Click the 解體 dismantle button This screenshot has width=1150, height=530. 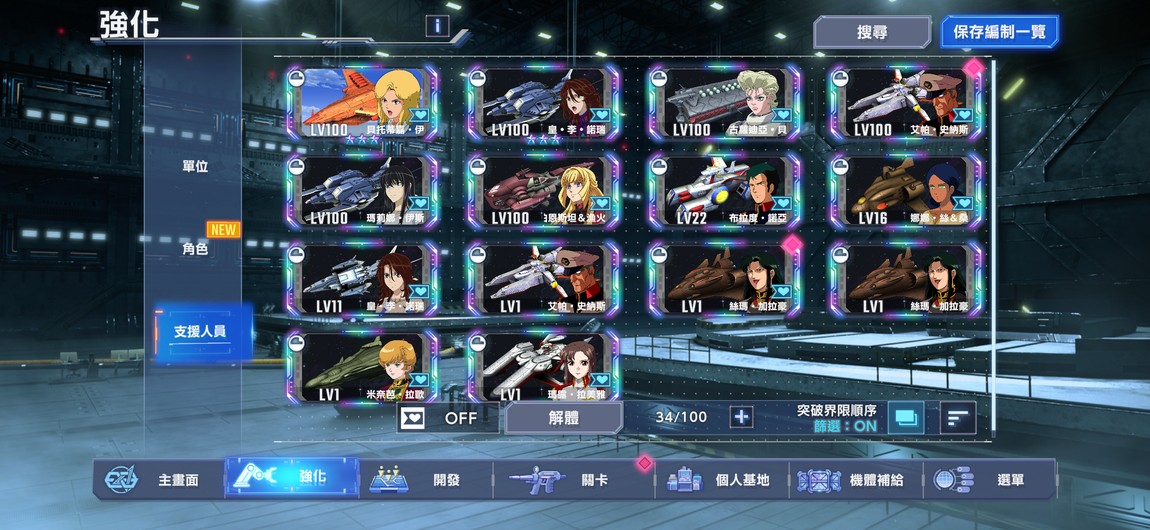point(563,417)
